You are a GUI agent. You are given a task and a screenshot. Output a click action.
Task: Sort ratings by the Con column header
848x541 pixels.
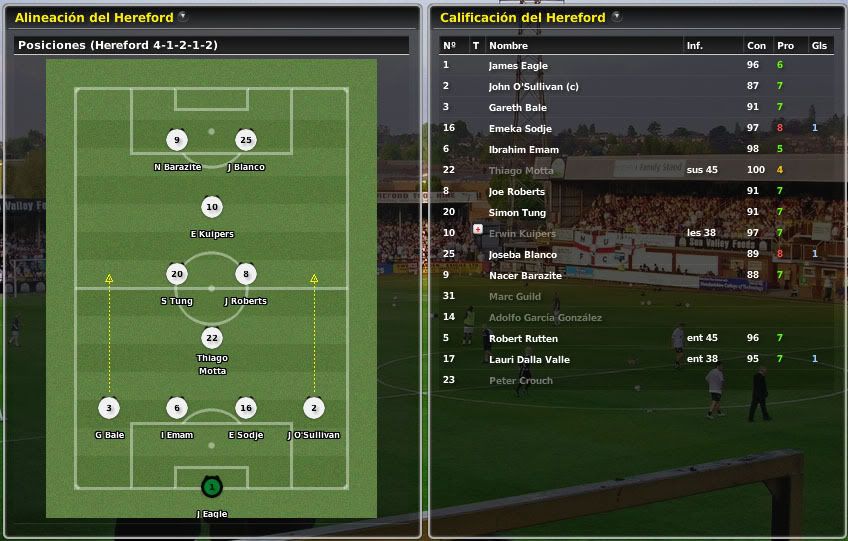(756, 46)
